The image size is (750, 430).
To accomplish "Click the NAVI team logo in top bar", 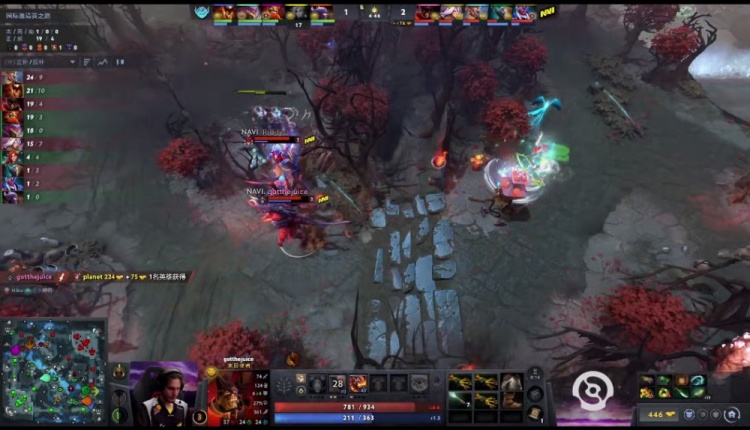I will [x=548, y=13].
